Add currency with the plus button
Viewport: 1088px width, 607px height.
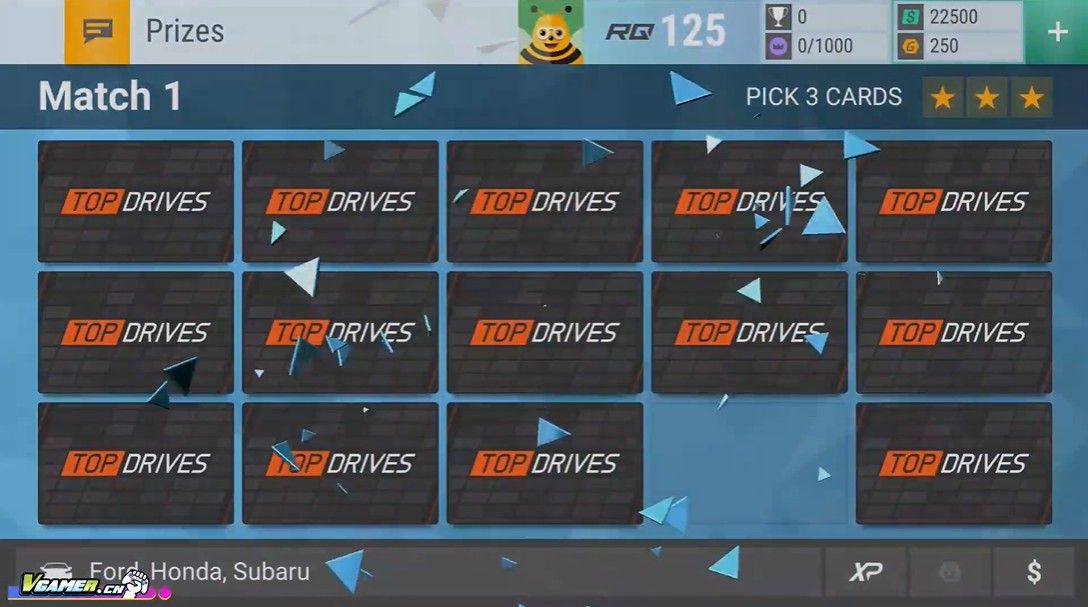[x=1057, y=32]
